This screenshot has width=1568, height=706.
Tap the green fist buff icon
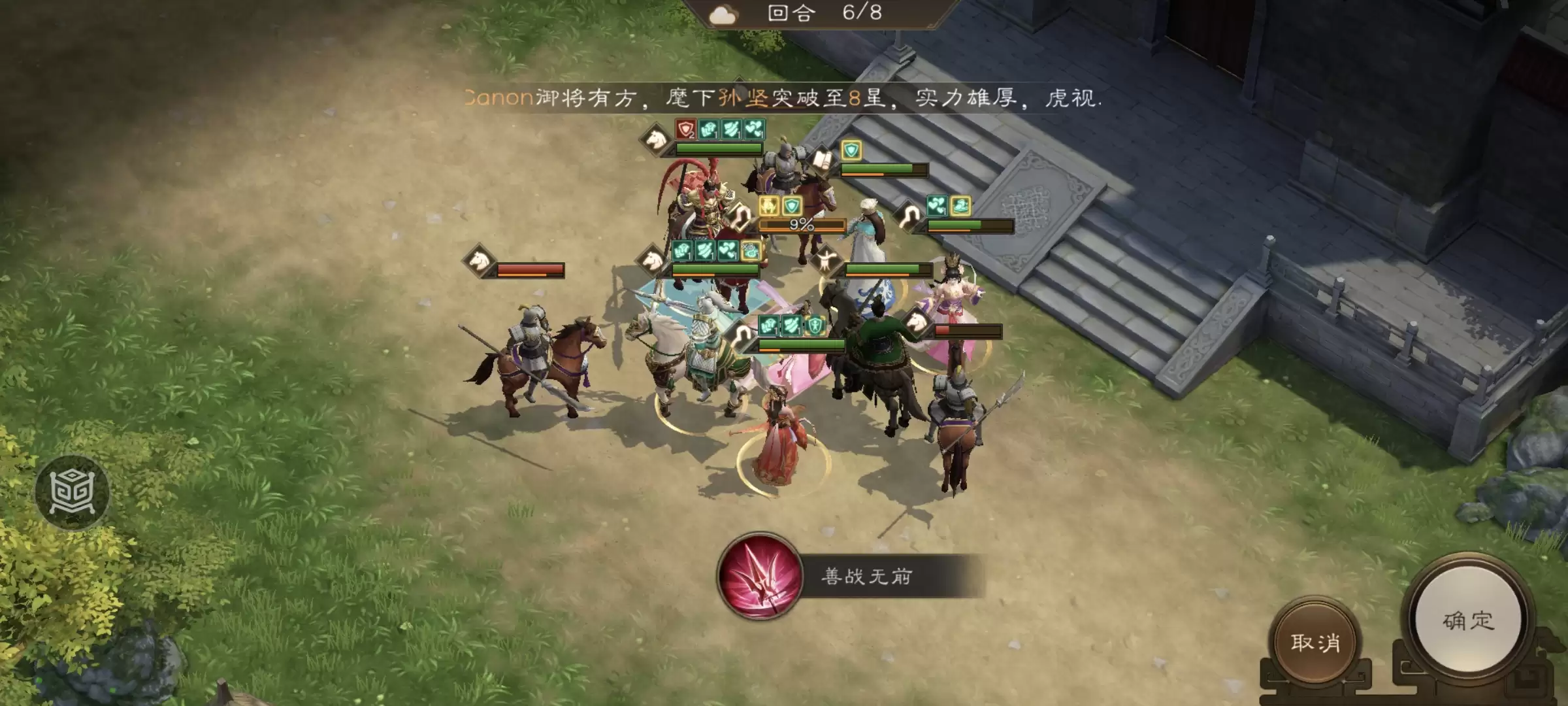point(709,128)
